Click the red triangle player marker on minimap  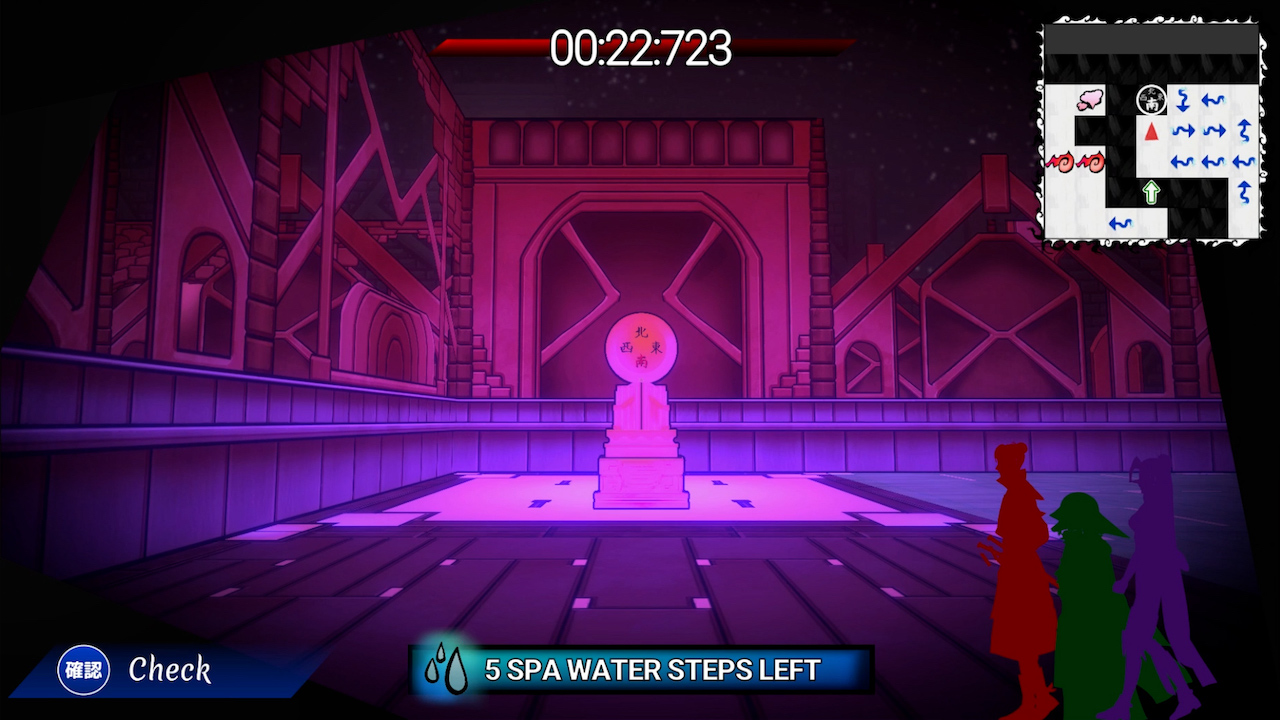(x=1152, y=130)
